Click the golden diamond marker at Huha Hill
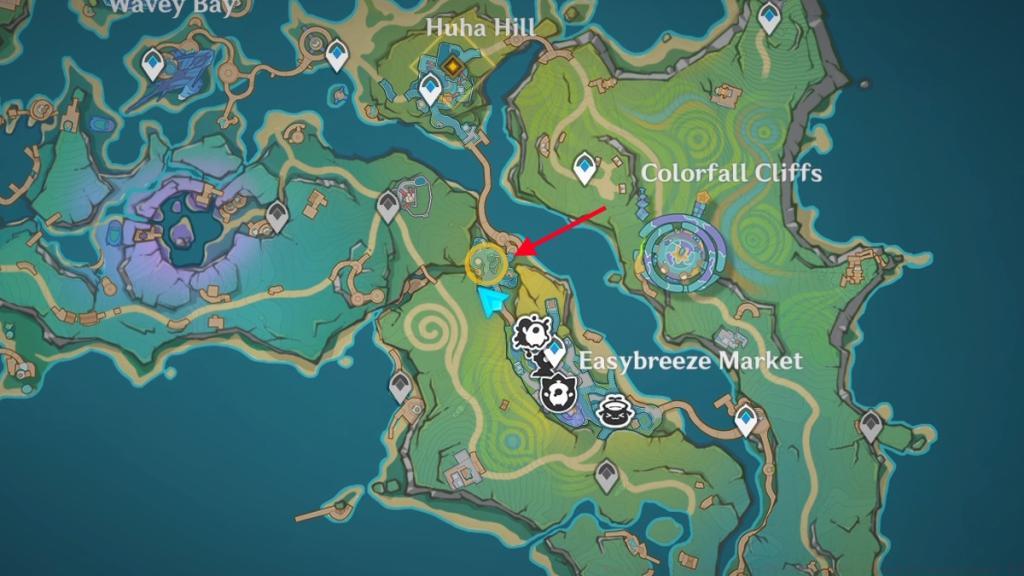 (x=453, y=67)
